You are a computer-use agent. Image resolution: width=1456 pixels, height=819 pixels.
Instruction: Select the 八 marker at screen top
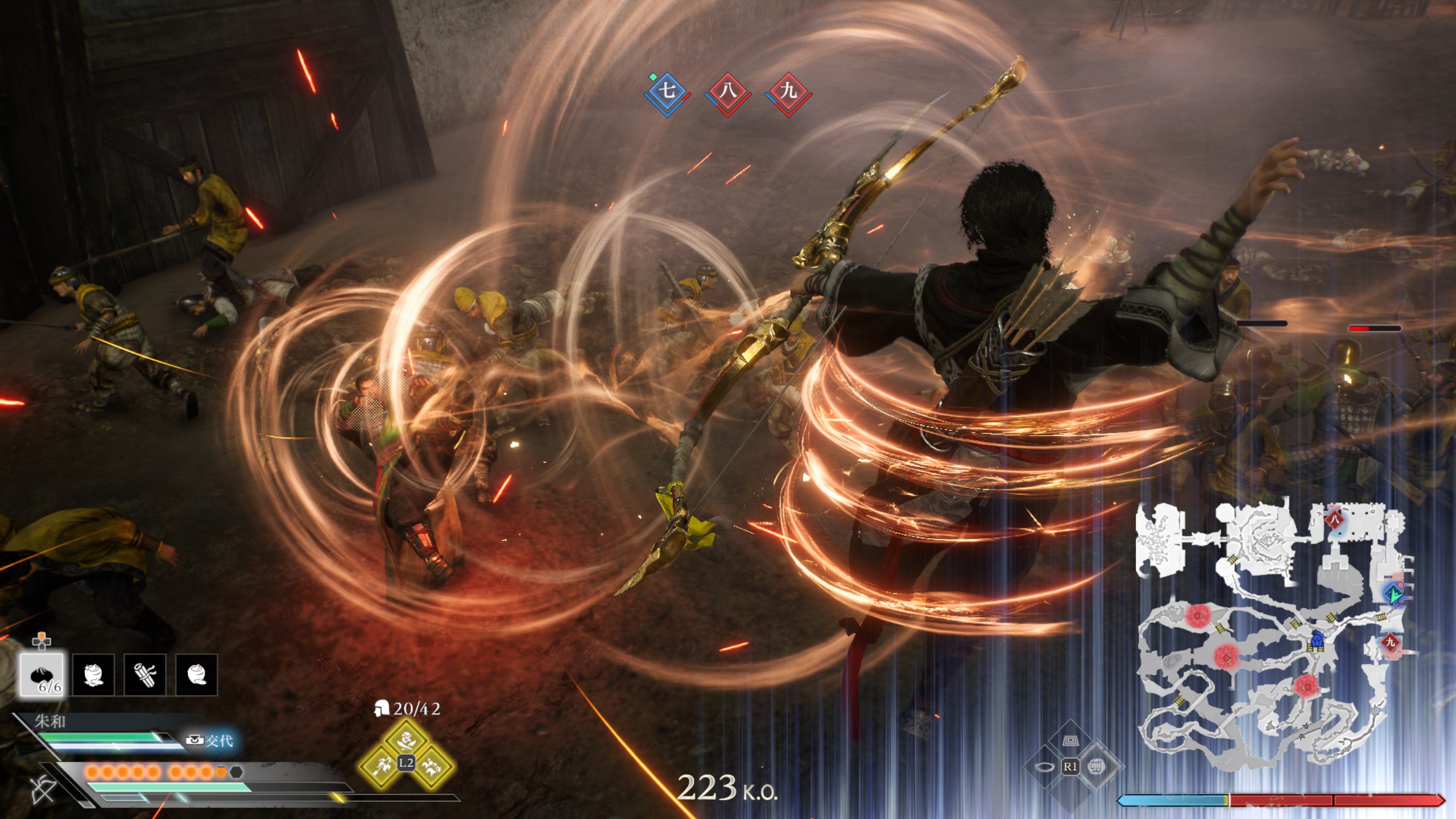coord(728,90)
